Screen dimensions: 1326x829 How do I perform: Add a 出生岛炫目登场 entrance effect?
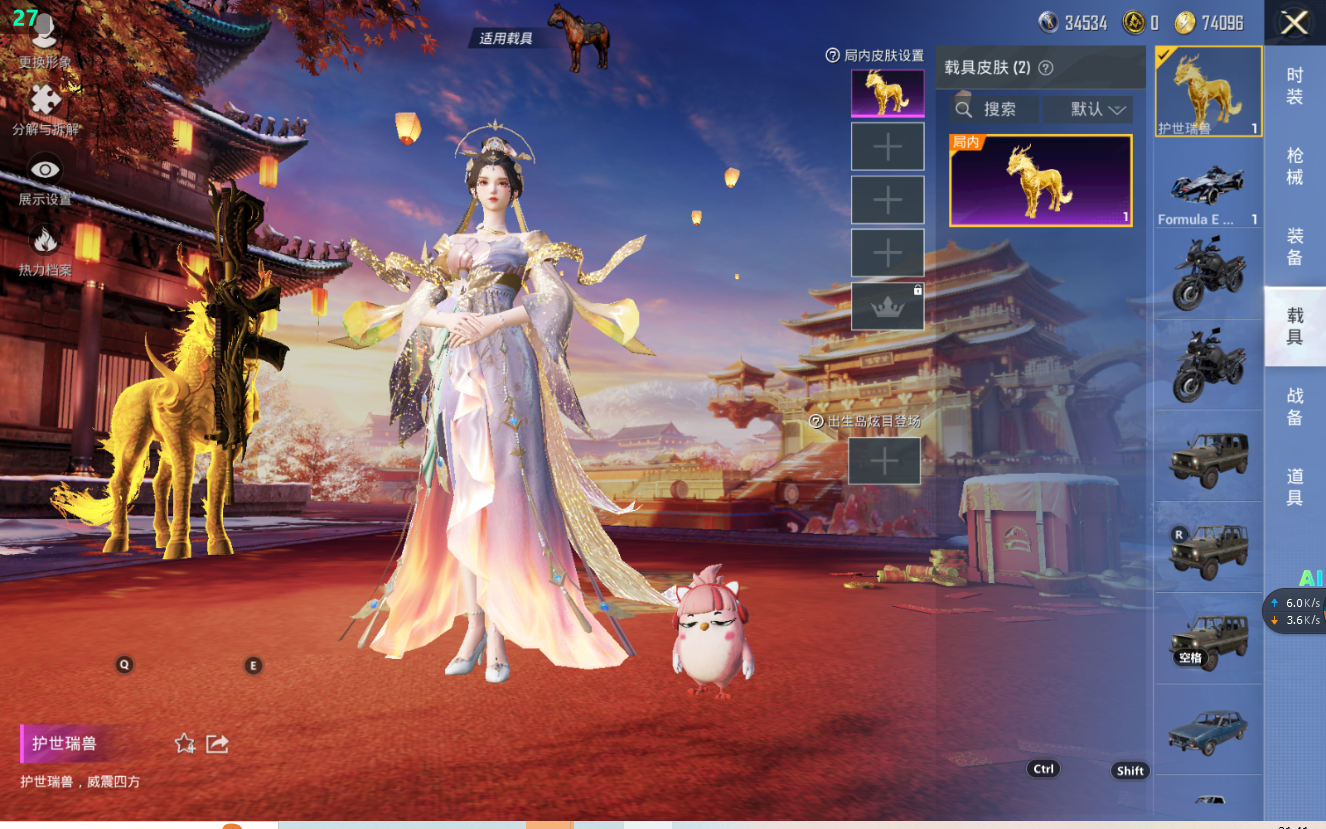884,461
